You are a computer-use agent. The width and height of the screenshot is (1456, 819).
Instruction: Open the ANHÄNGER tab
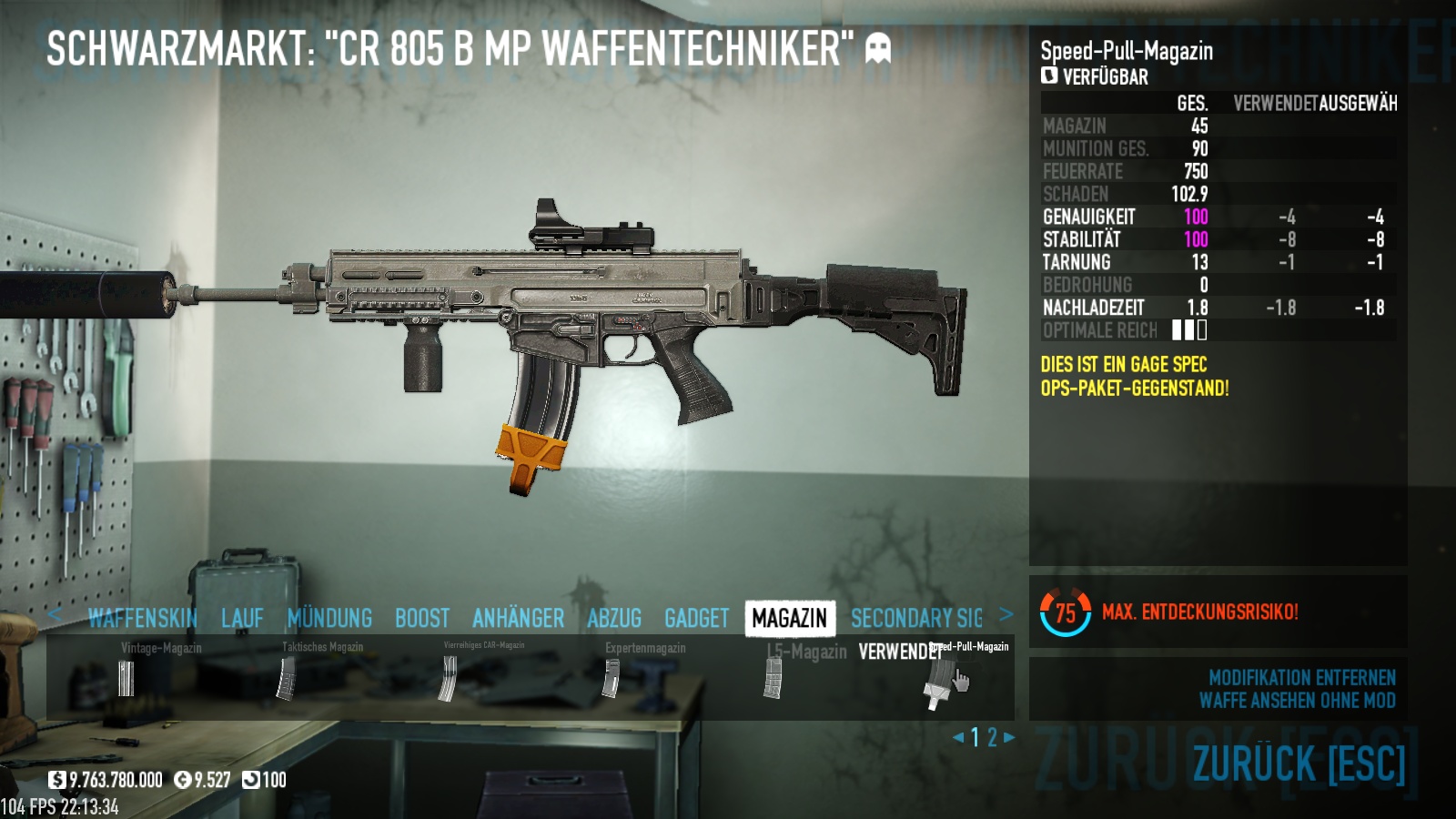(x=518, y=619)
